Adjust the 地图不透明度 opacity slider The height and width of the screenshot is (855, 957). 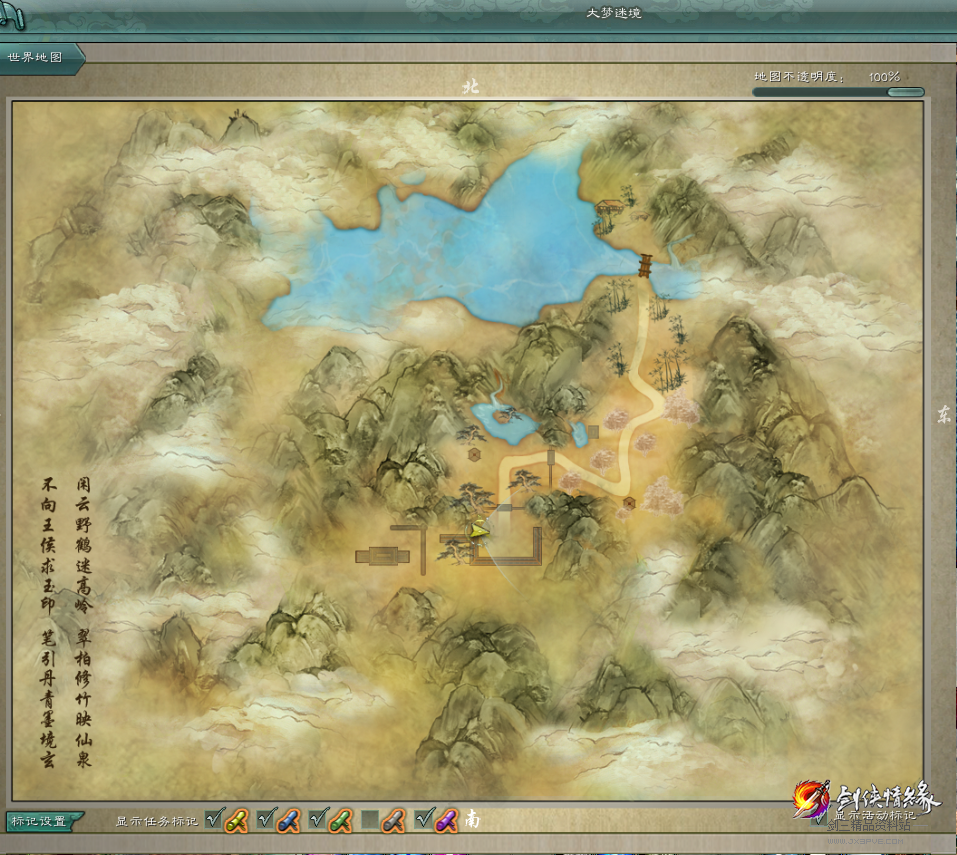coord(904,92)
